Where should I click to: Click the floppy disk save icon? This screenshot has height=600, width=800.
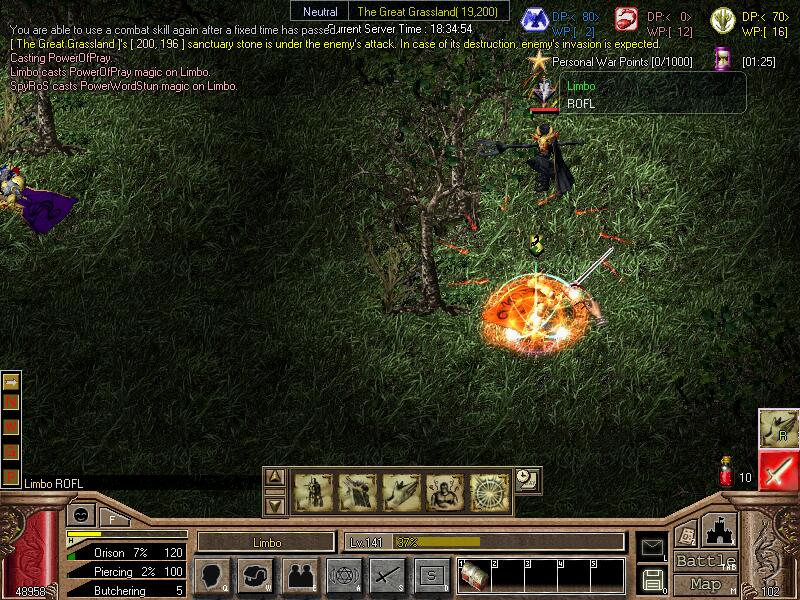point(652,578)
